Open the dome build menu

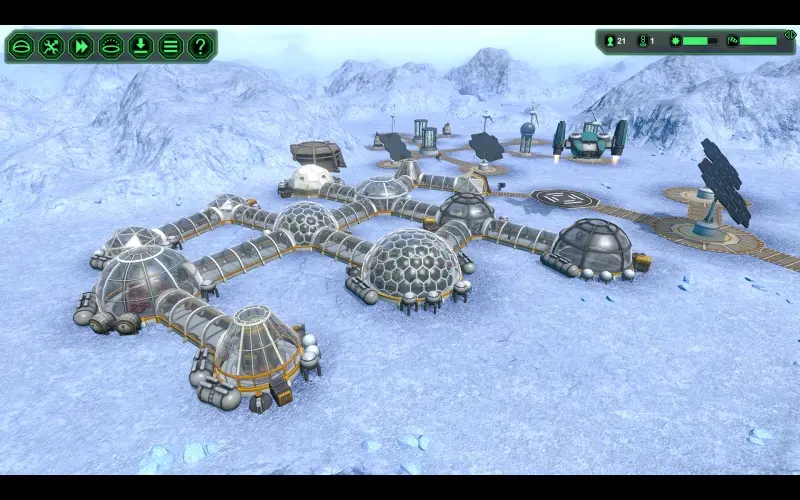21,46
